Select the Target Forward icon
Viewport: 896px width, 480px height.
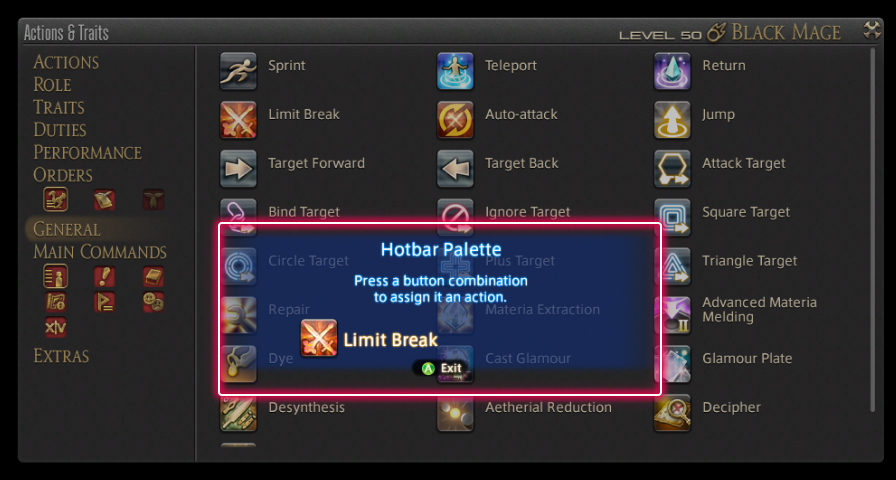pyautogui.click(x=238, y=169)
